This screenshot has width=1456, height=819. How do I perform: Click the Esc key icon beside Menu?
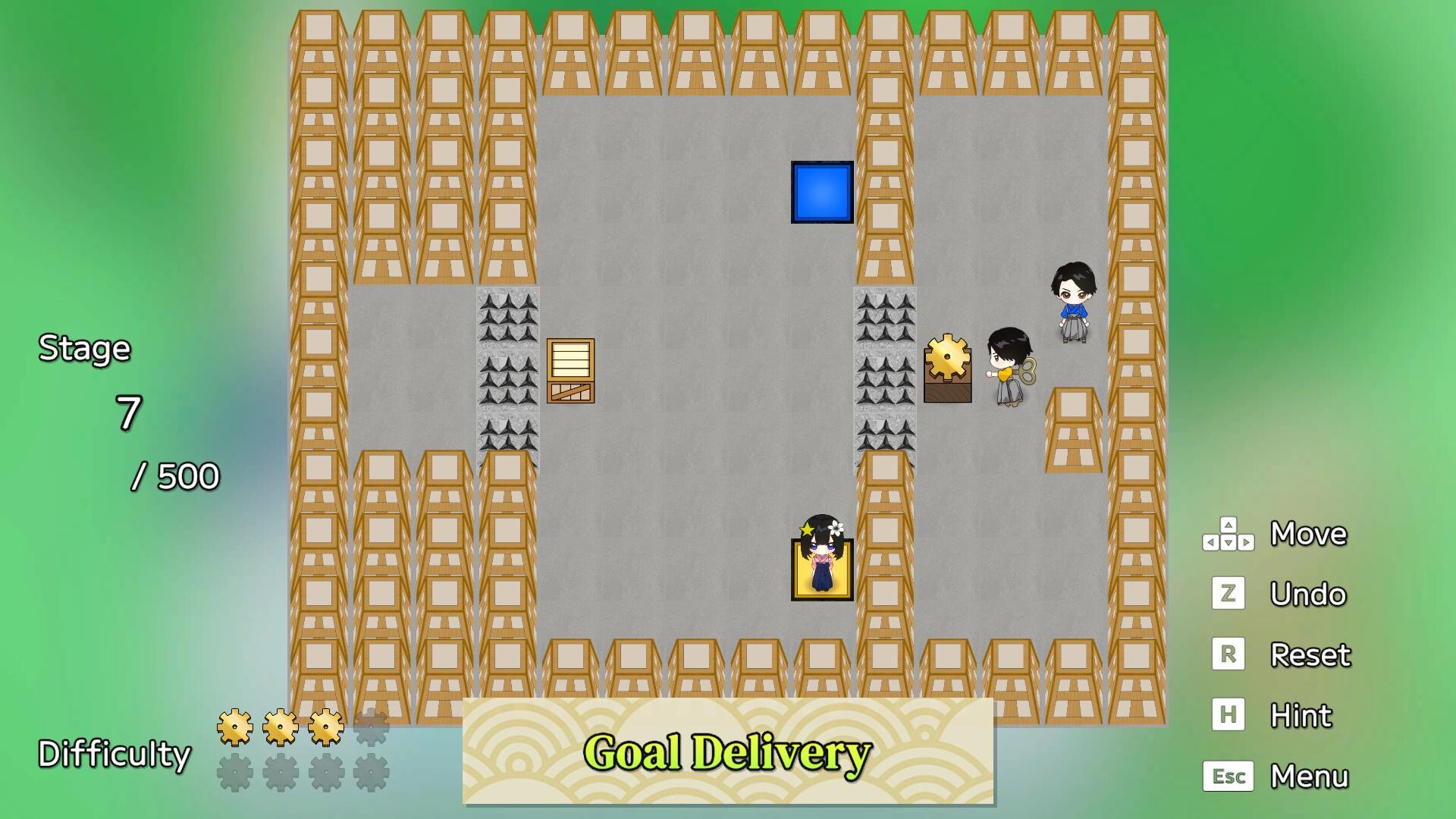pyautogui.click(x=1230, y=776)
